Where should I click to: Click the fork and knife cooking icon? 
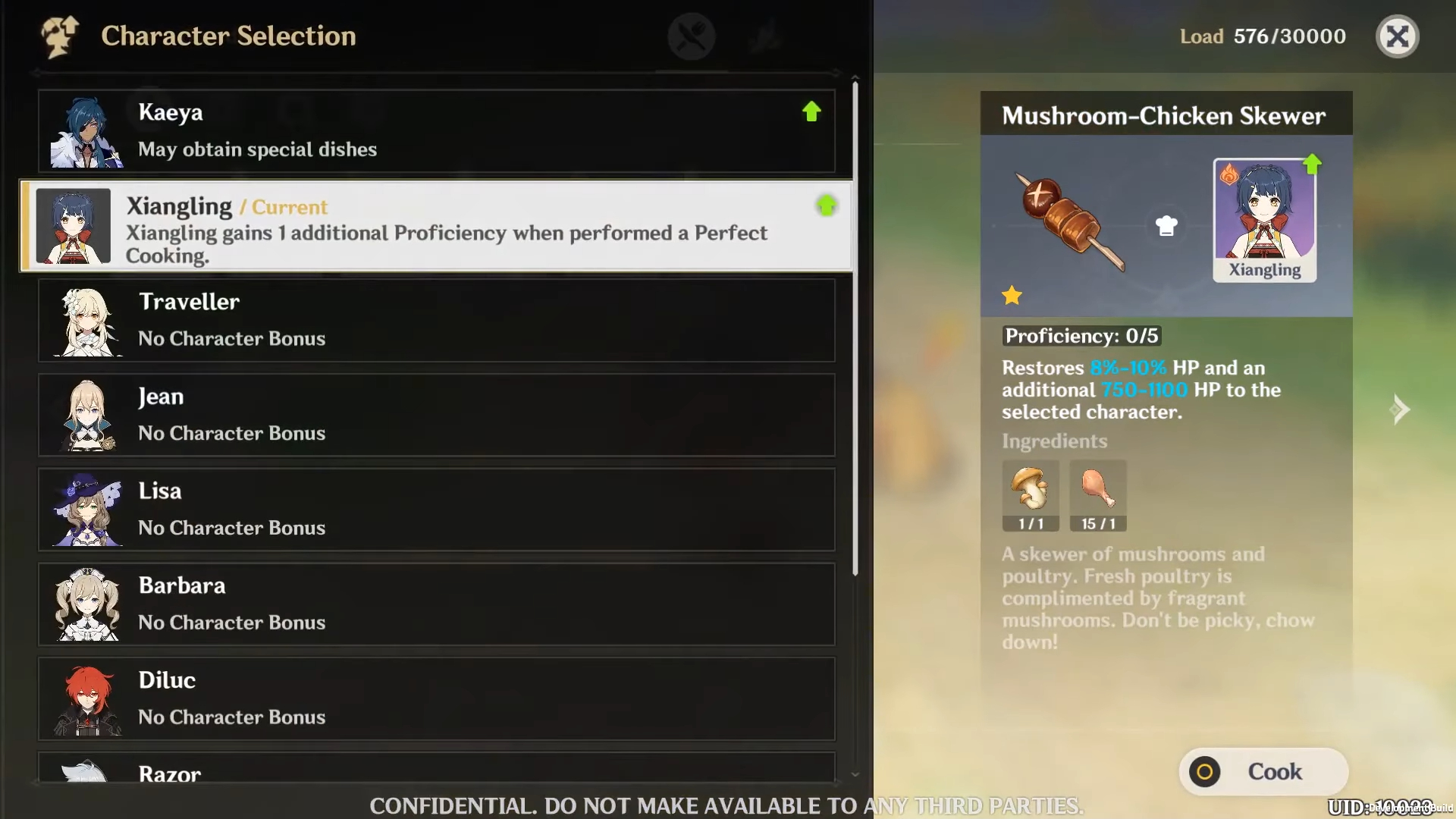[691, 36]
